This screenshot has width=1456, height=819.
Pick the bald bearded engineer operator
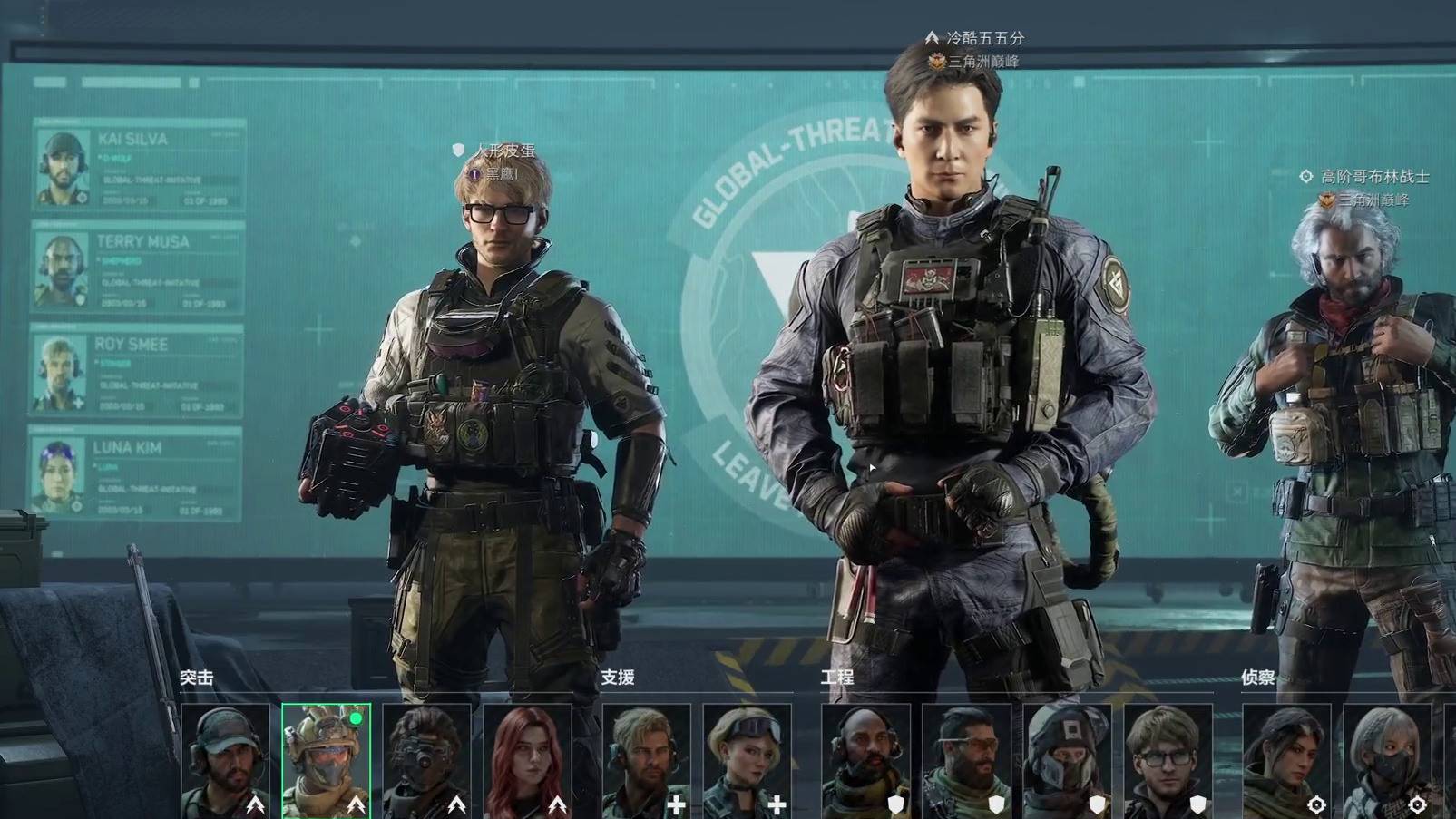(x=866, y=760)
